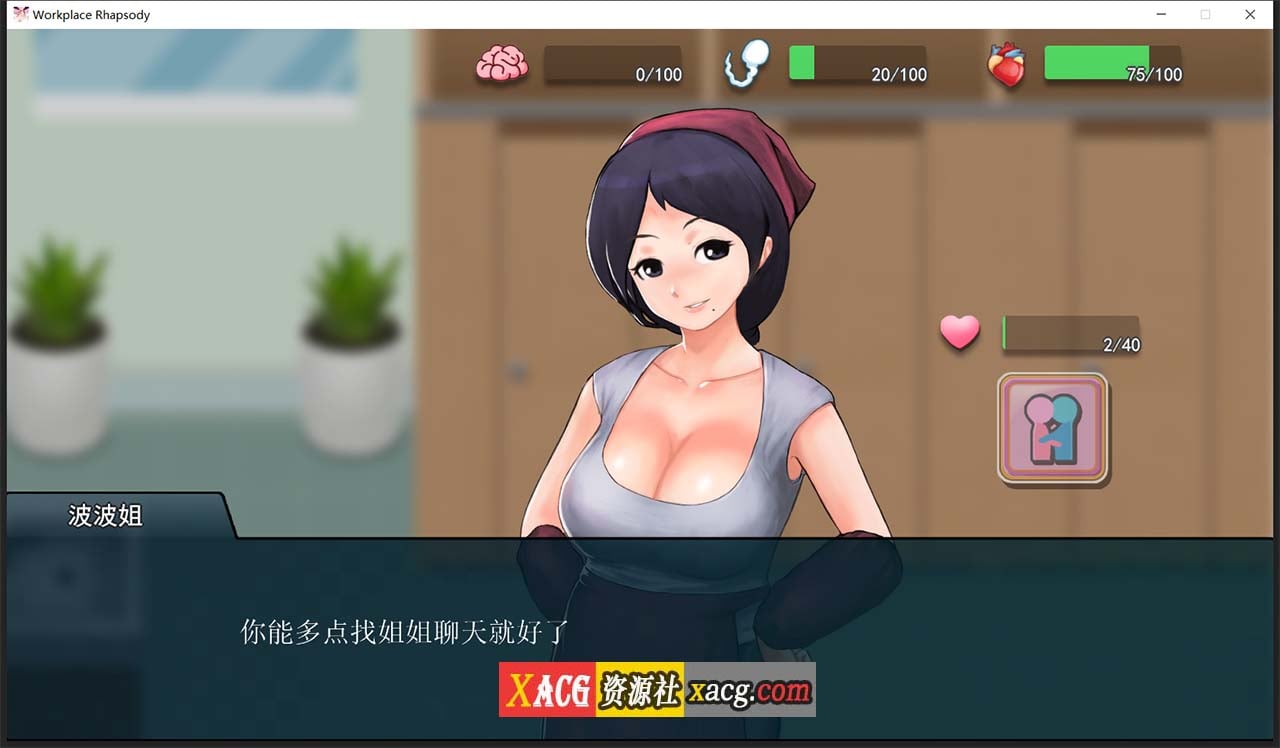This screenshot has height=748, width=1280.
Task: Click the Workplace Rhapsody title text
Action: (90, 14)
